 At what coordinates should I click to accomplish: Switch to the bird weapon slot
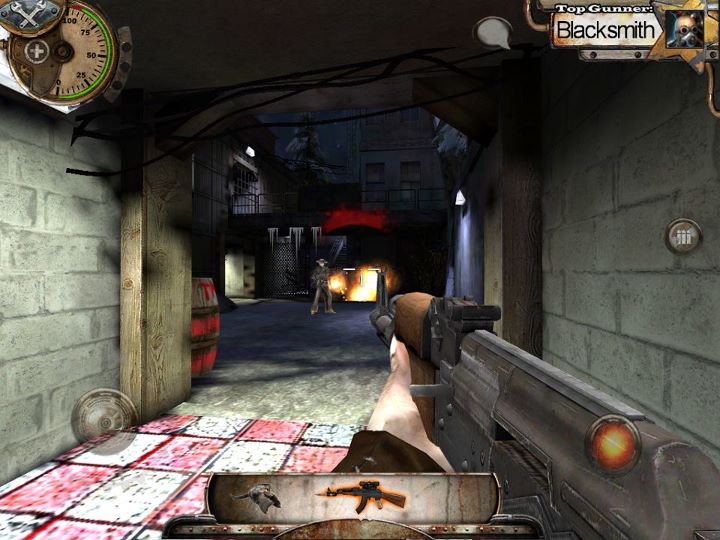point(256,493)
